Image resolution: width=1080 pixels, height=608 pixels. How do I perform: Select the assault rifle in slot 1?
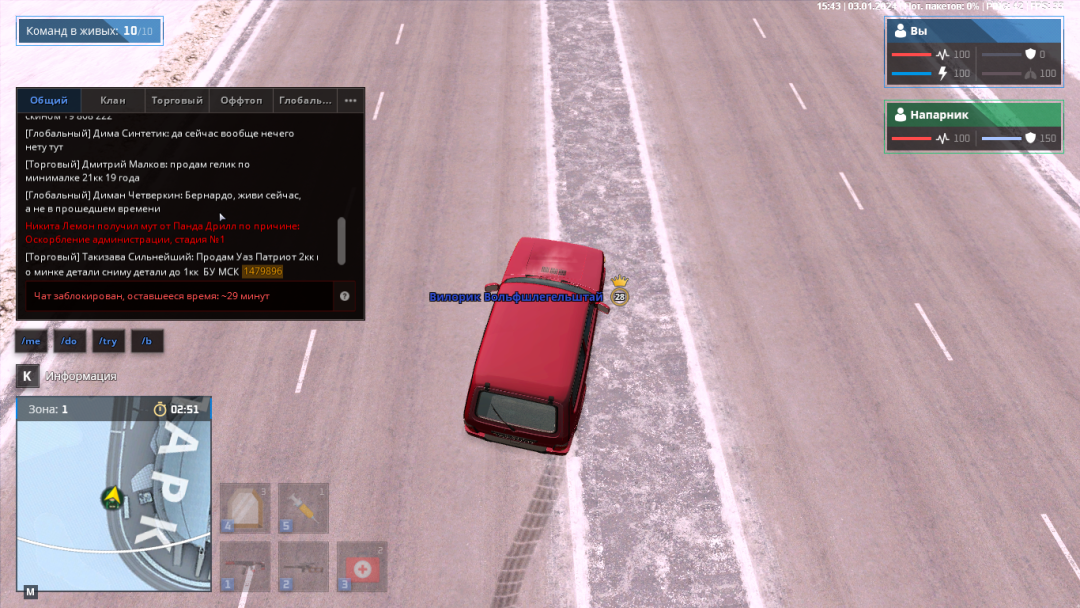[245, 567]
